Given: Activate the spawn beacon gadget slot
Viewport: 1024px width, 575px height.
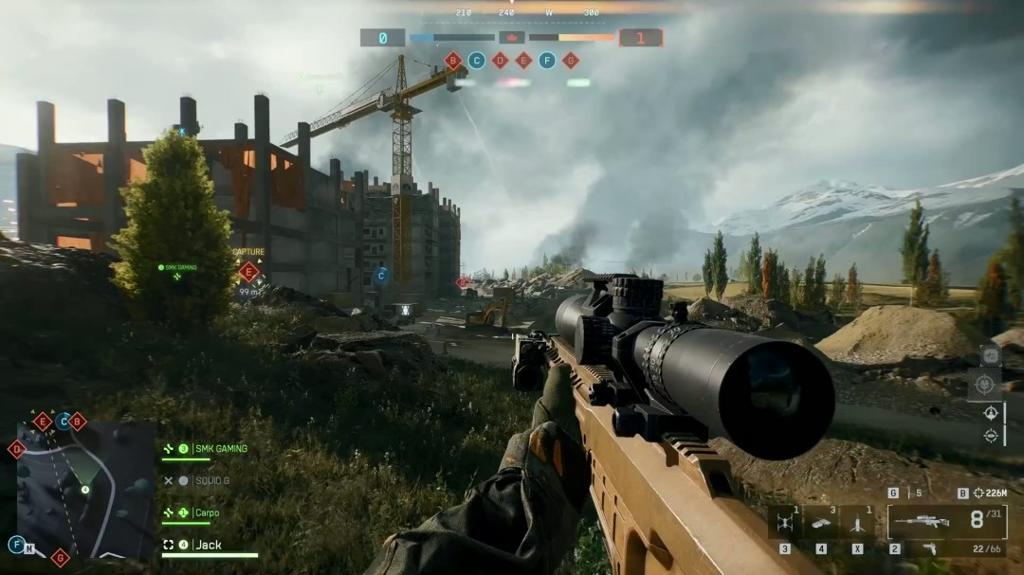Looking at the screenshot, I should pos(857,523).
